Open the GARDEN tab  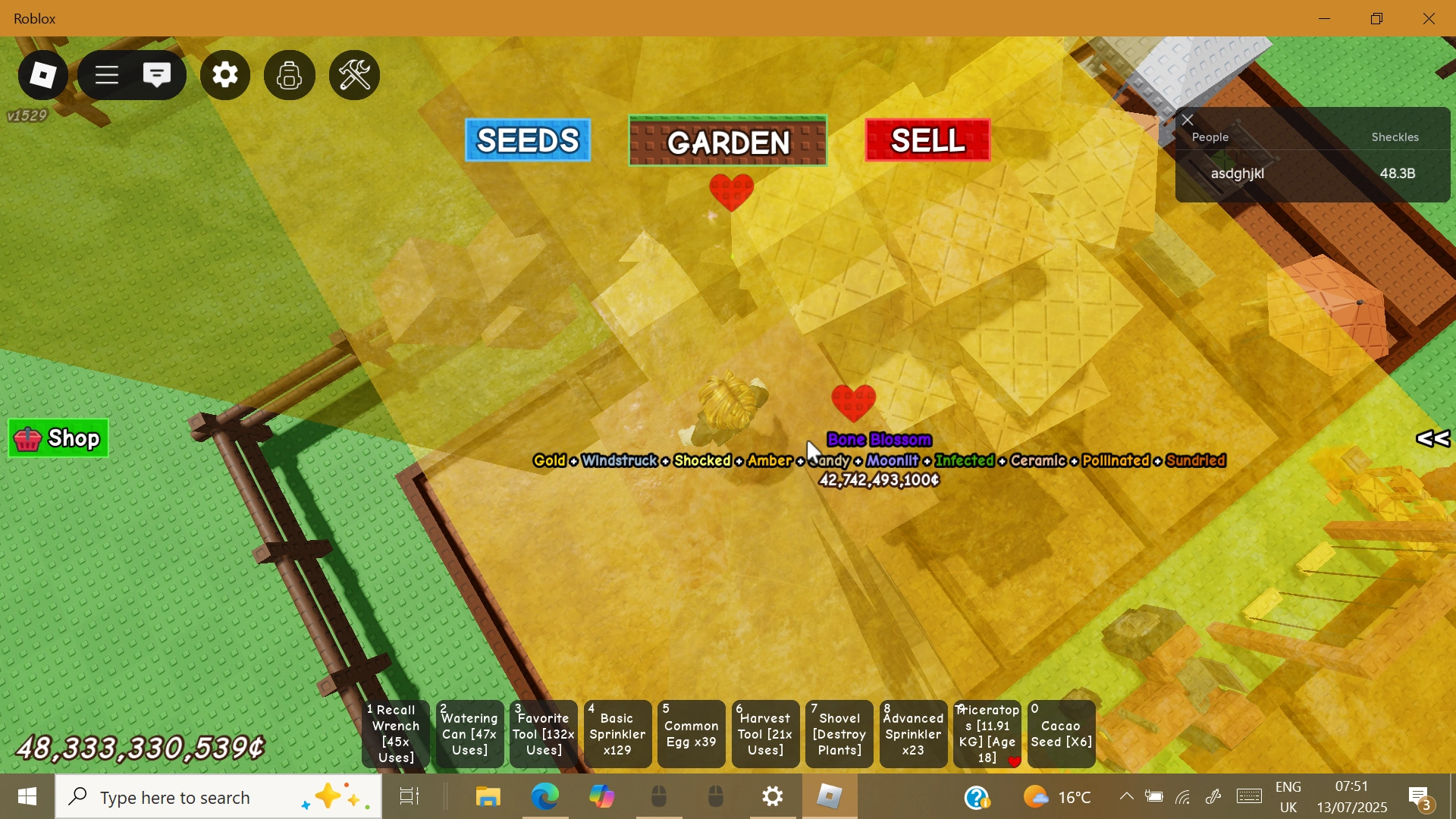click(x=728, y=140)
